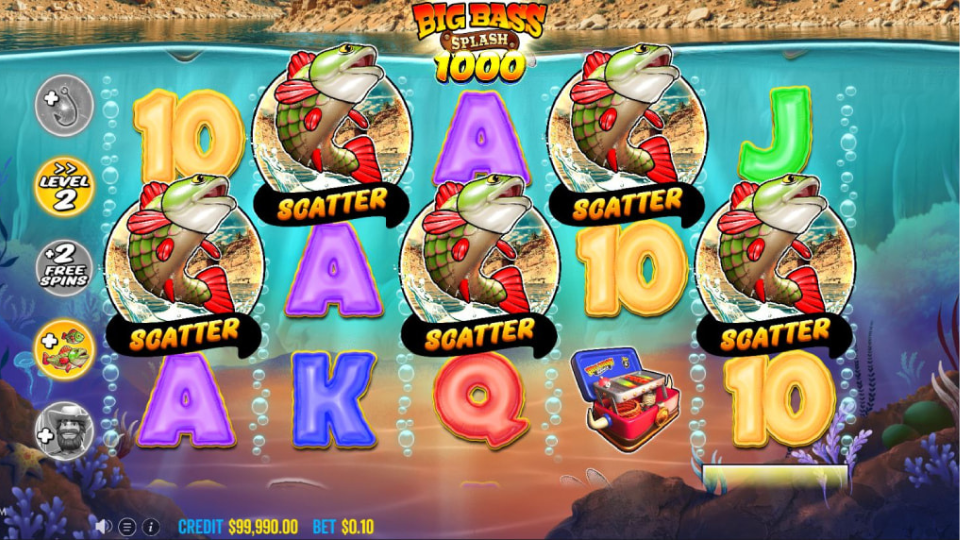Select the extra hook modifier icon
The image size is (960, 540).
tap(65, 105)
